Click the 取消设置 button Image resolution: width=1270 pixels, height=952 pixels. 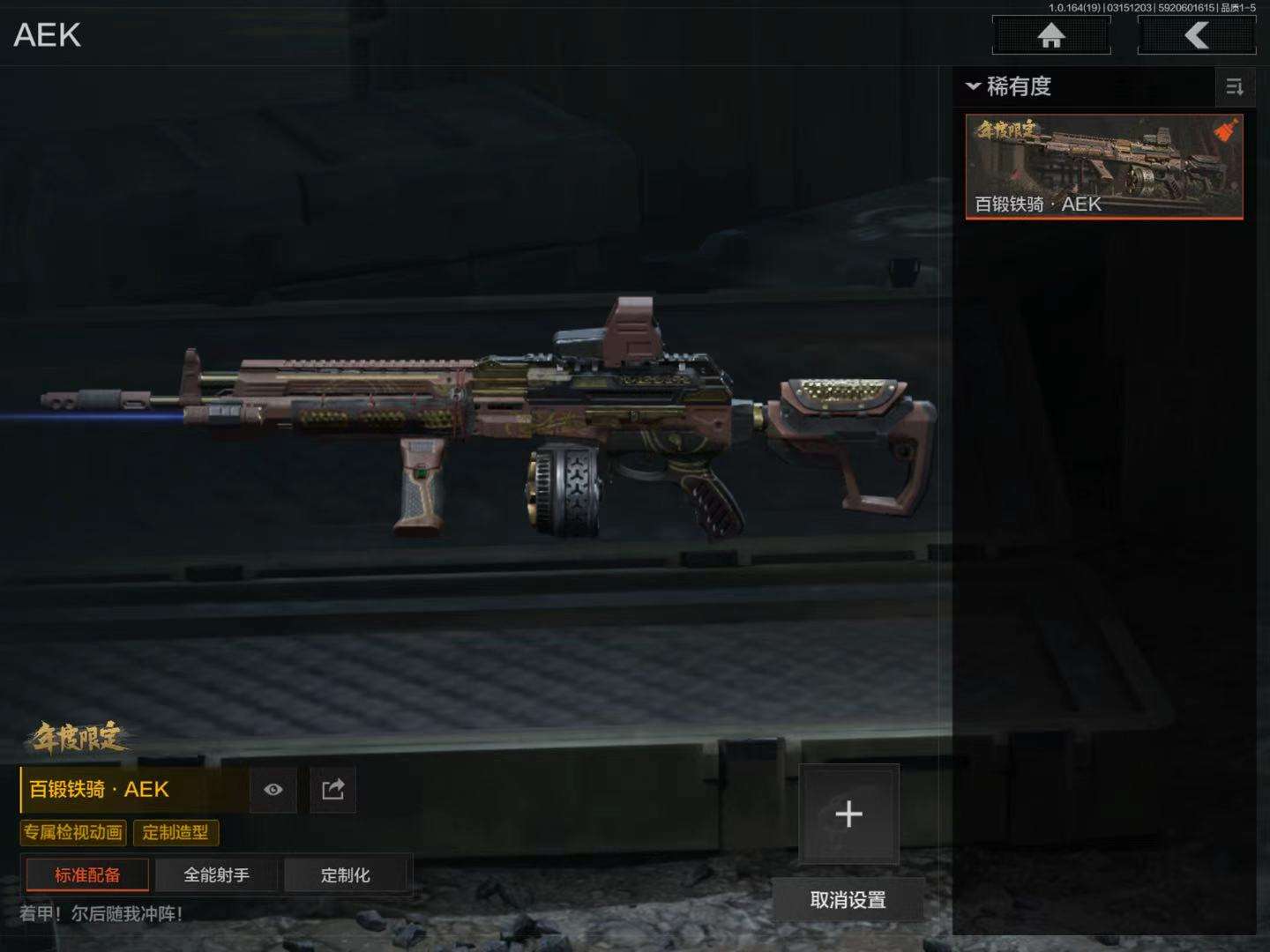pos(848,900)
